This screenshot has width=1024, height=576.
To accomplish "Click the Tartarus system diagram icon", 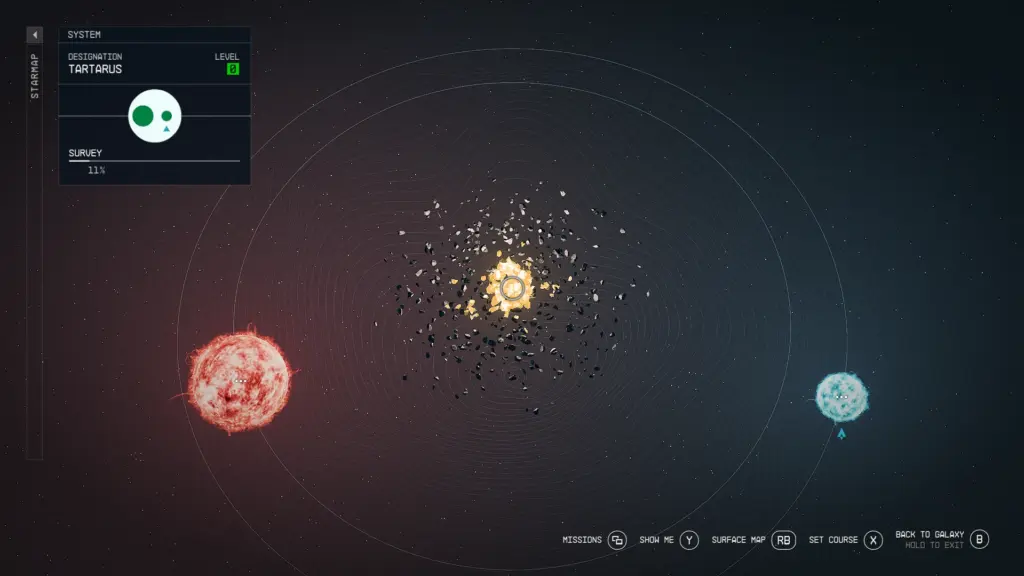I will 155,116.
